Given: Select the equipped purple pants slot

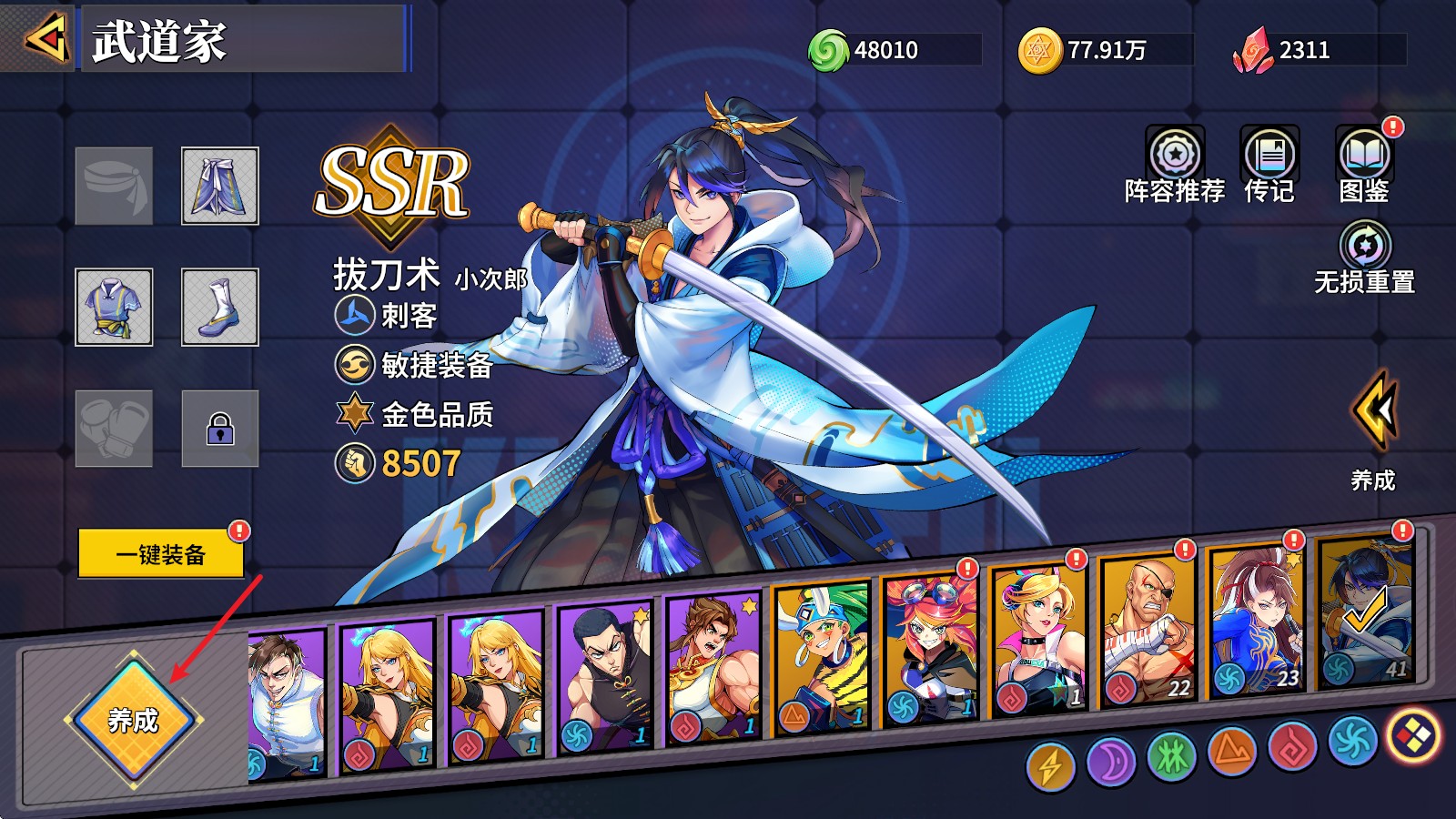Looking at the screenshot, I should (x=220, y=186).
